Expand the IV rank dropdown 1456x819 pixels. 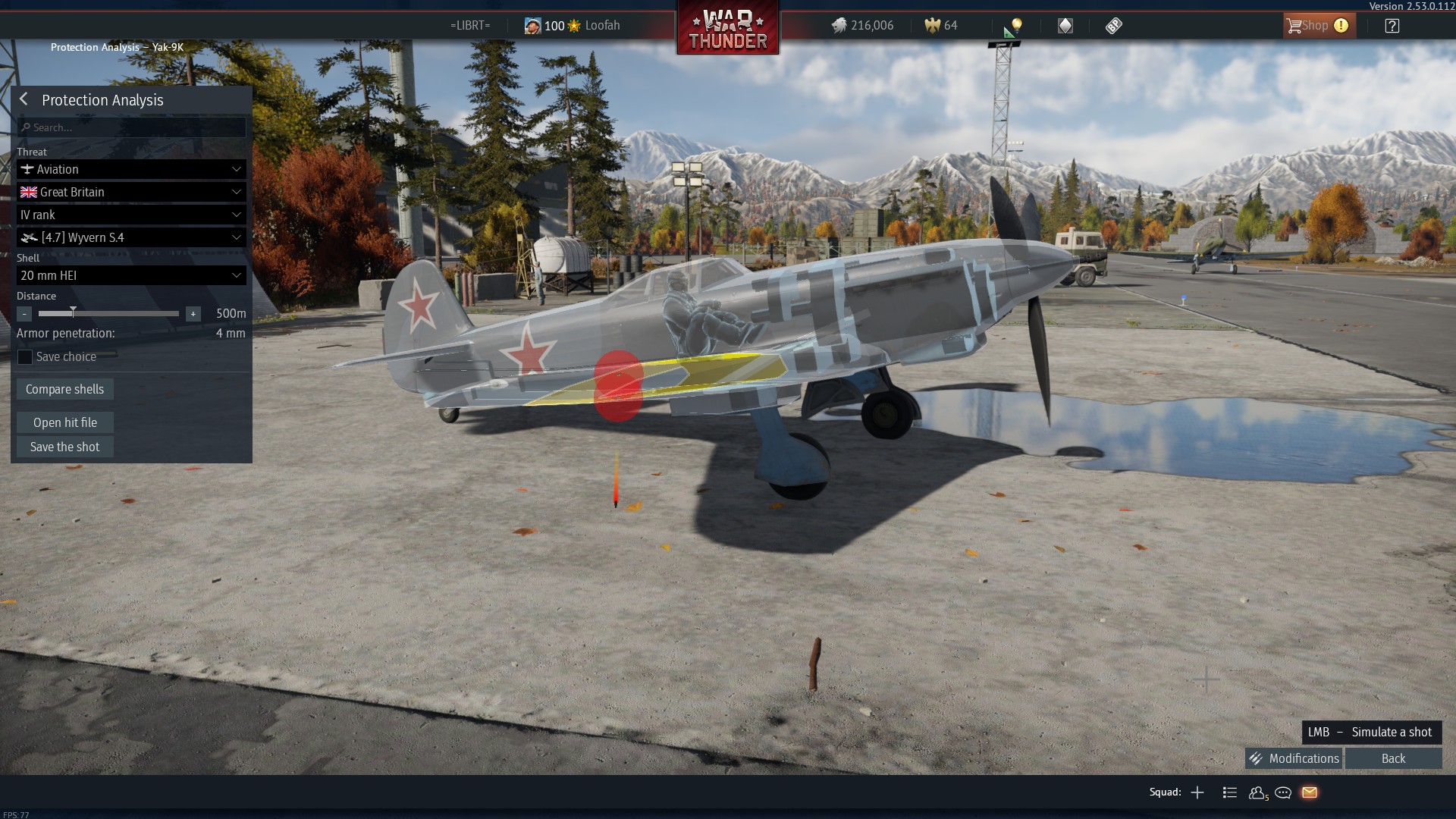tap(131, 215)
